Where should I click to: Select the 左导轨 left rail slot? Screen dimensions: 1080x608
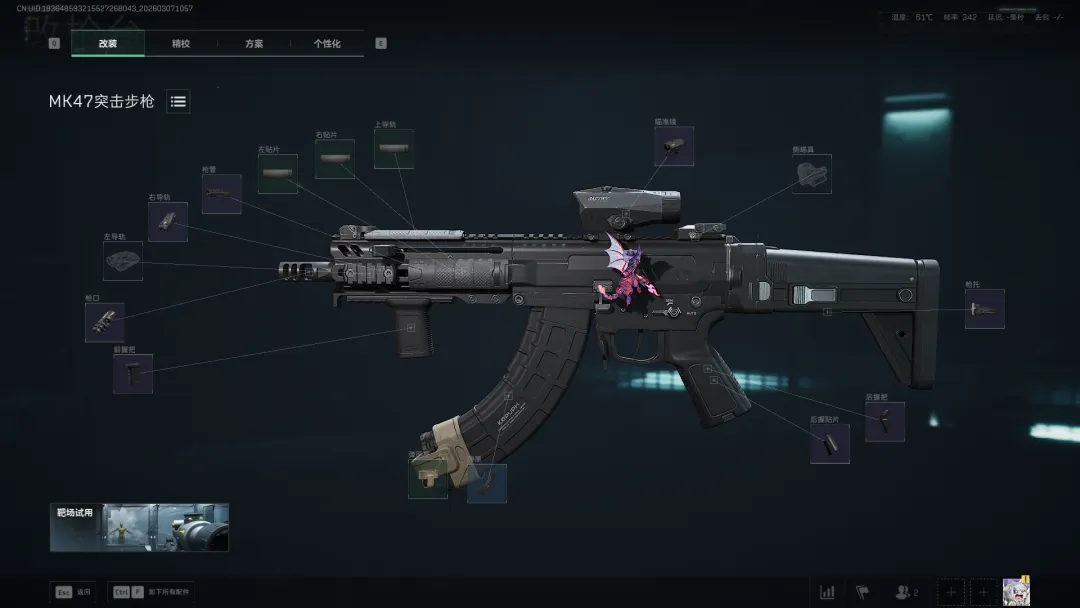pyautogui.click(x=123, y=261)
